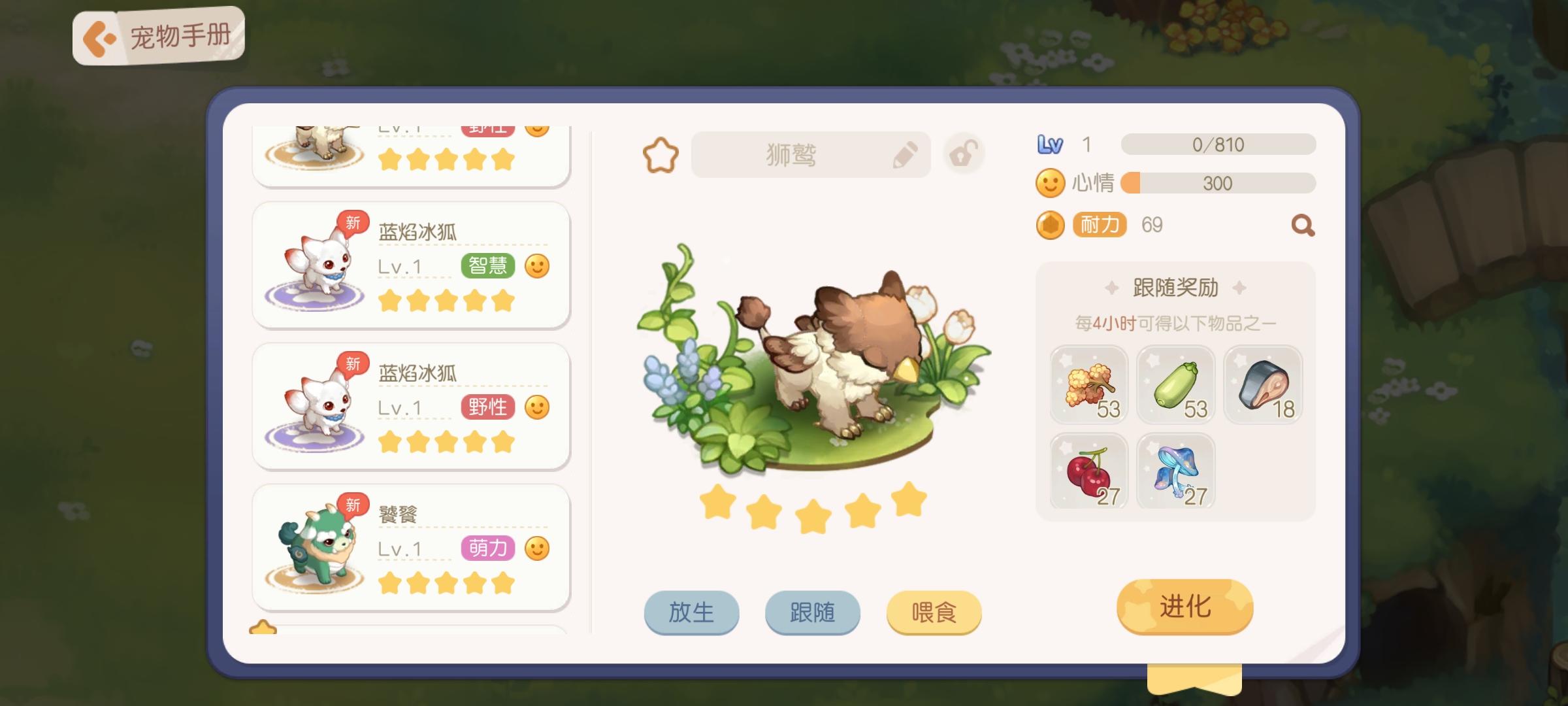The height and width of the screenshot is (706, 1568).
Task: Click the 喂食 feed button
Action: tap(933, 612)
